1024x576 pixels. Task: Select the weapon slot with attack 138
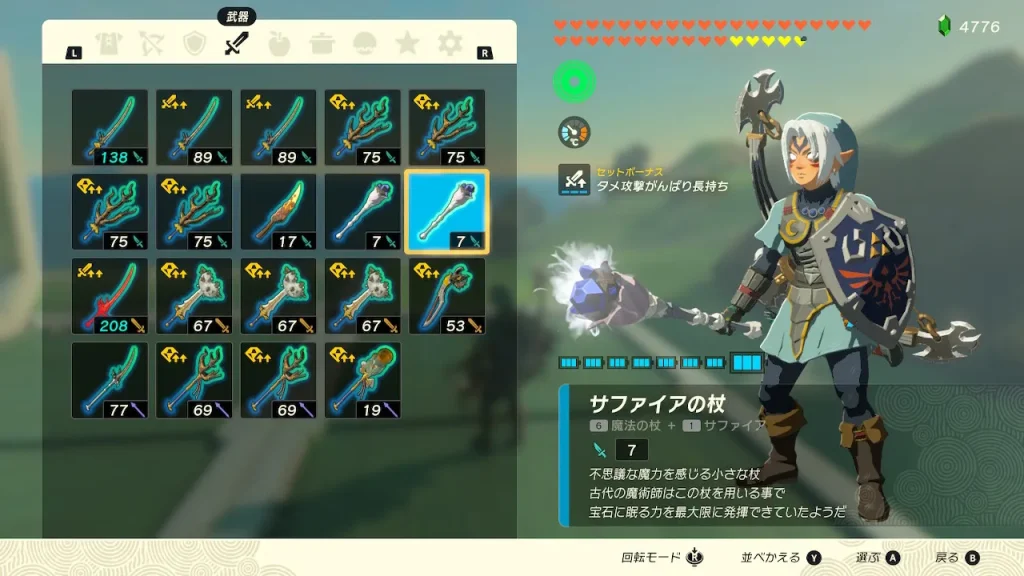coord(110,127)
